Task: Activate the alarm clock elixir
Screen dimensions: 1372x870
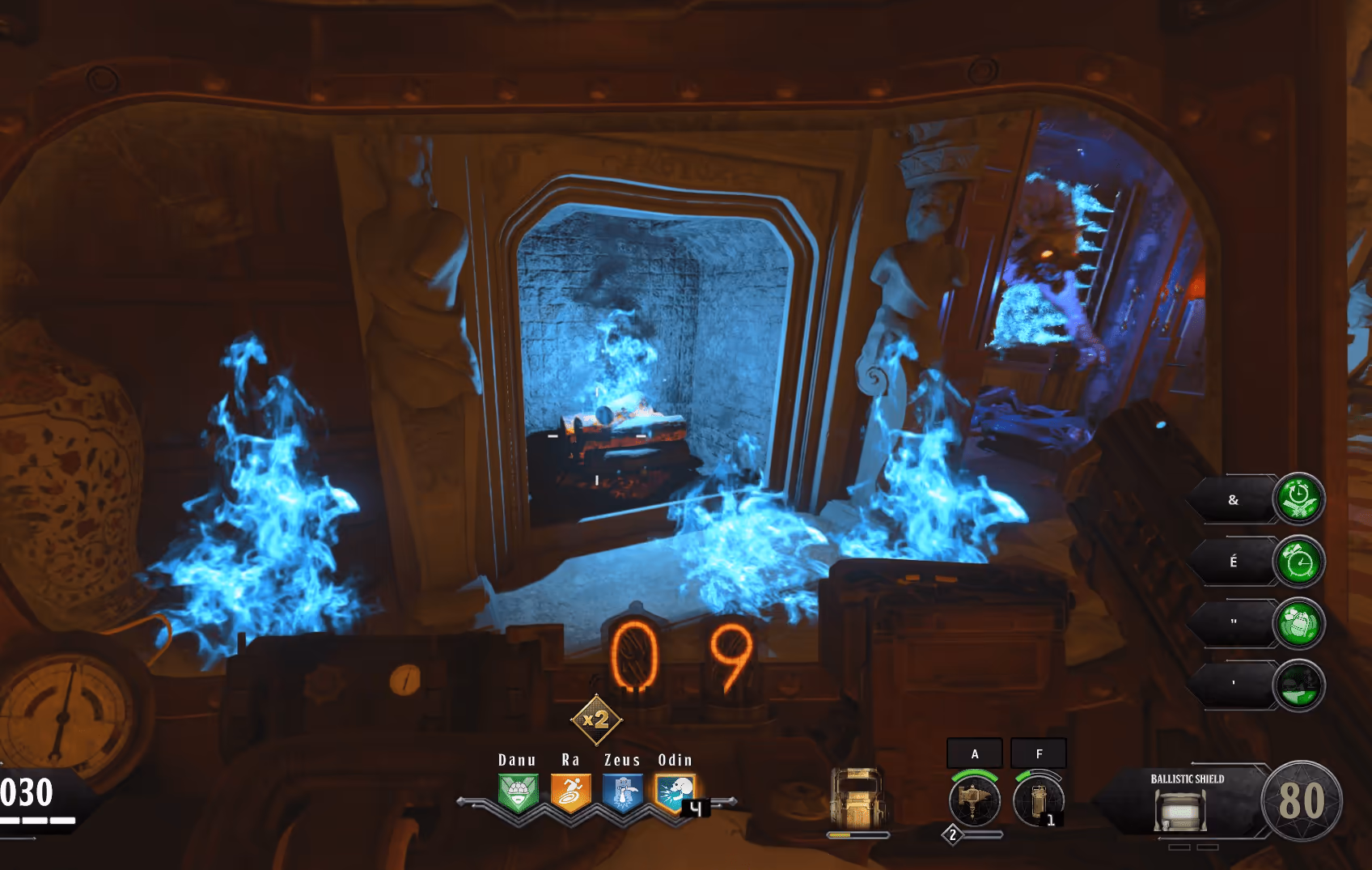Action: click(1298, 562)
